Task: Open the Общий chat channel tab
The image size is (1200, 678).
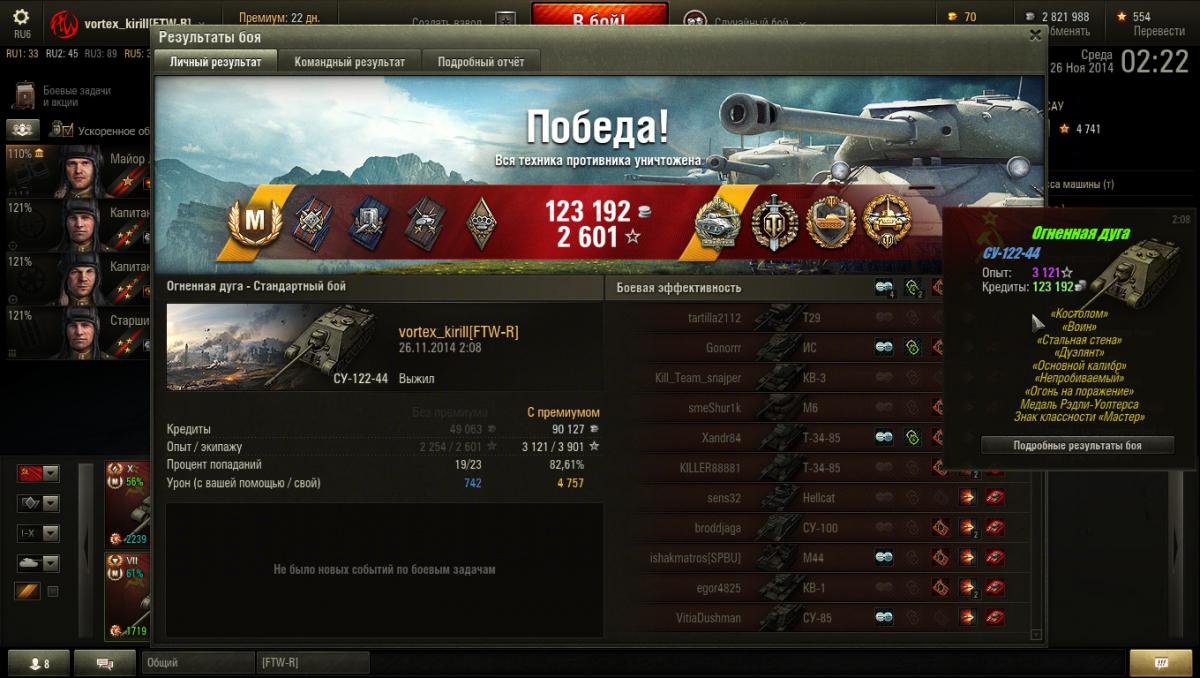Action: [197, 662]
